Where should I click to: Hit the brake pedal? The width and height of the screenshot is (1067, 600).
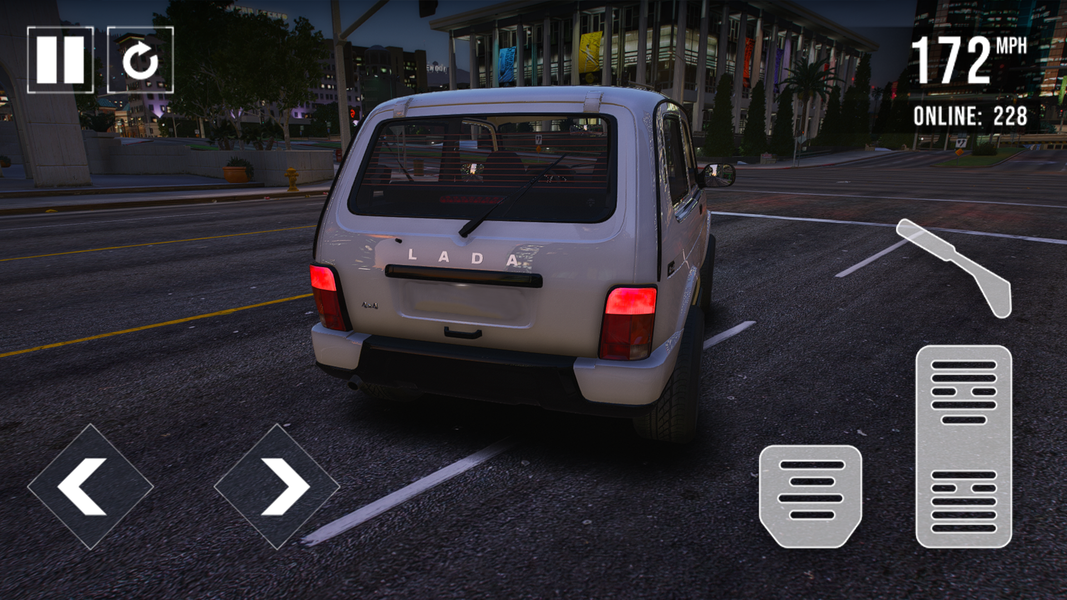[810, 495]
